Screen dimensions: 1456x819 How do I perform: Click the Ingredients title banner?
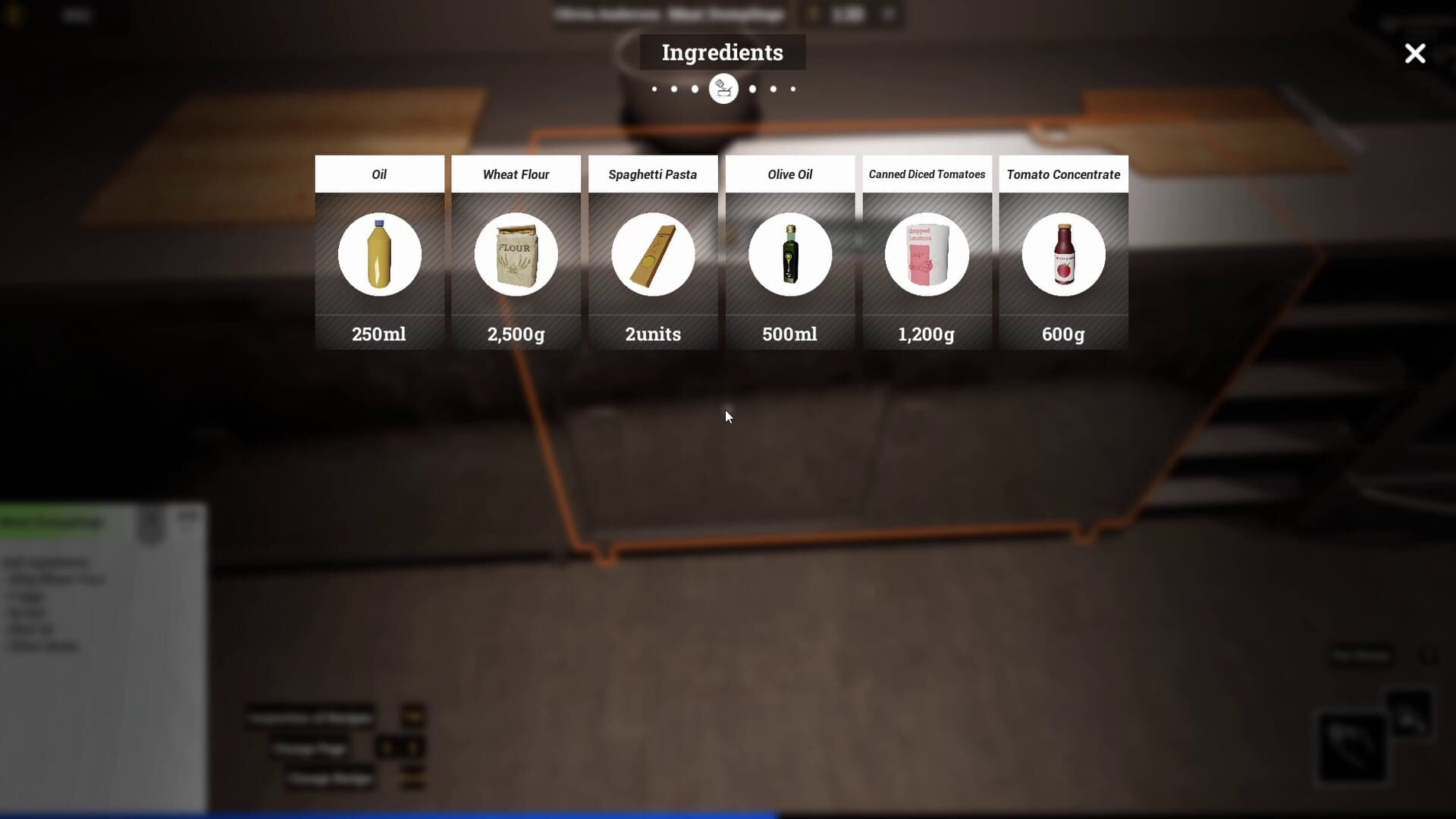coord(722,52)
